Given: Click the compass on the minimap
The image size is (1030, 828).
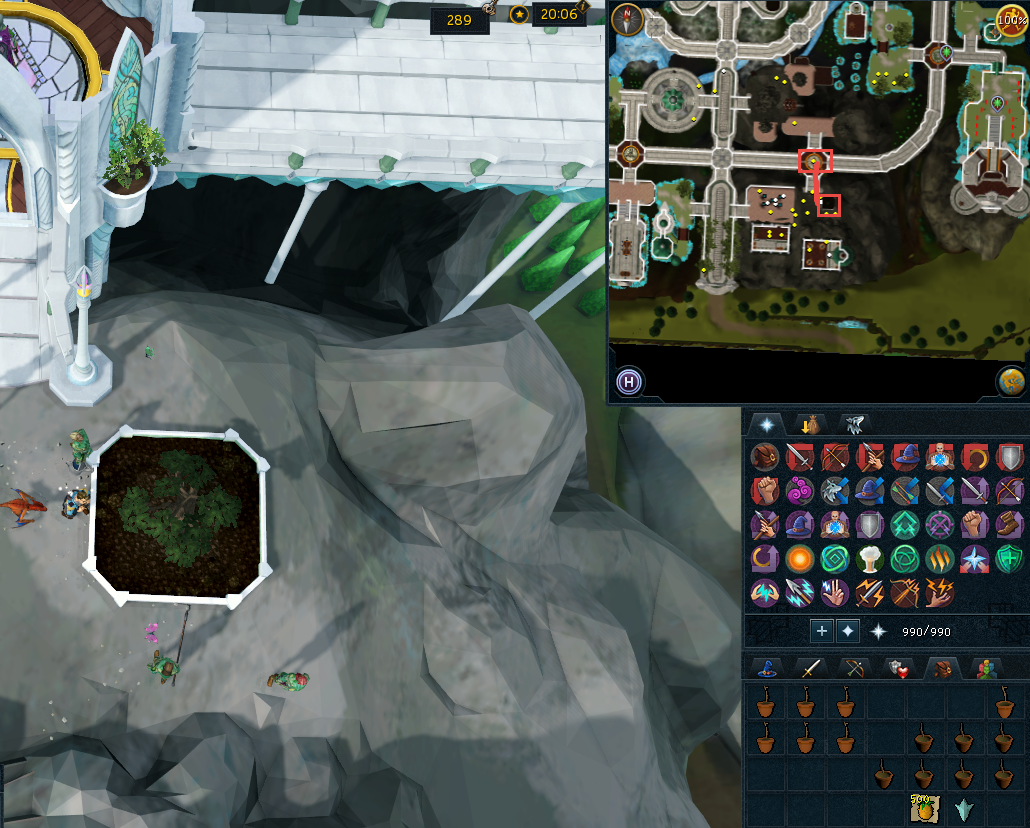Looking at the screenshot, I should 626,19.
